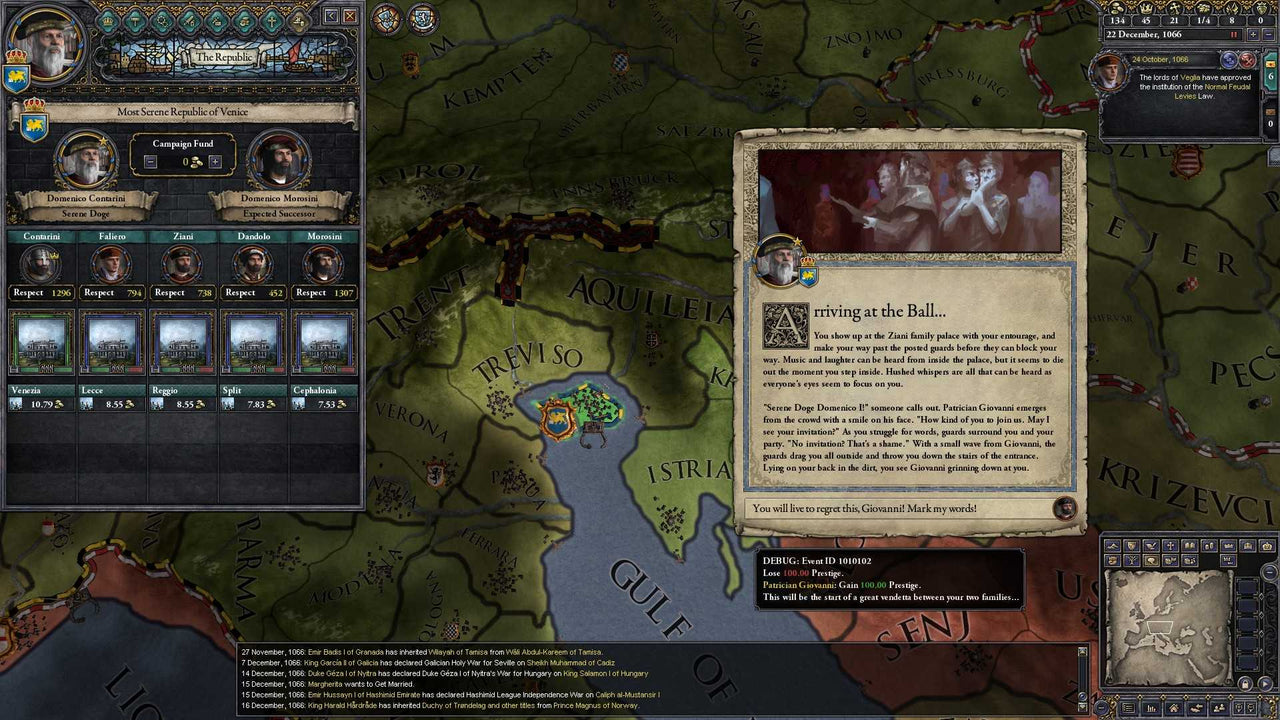The width and height of the screenshot is (1280, 720).
Task: Toggle a terrain map mode above the minimap
Action: coord(1112,544)
